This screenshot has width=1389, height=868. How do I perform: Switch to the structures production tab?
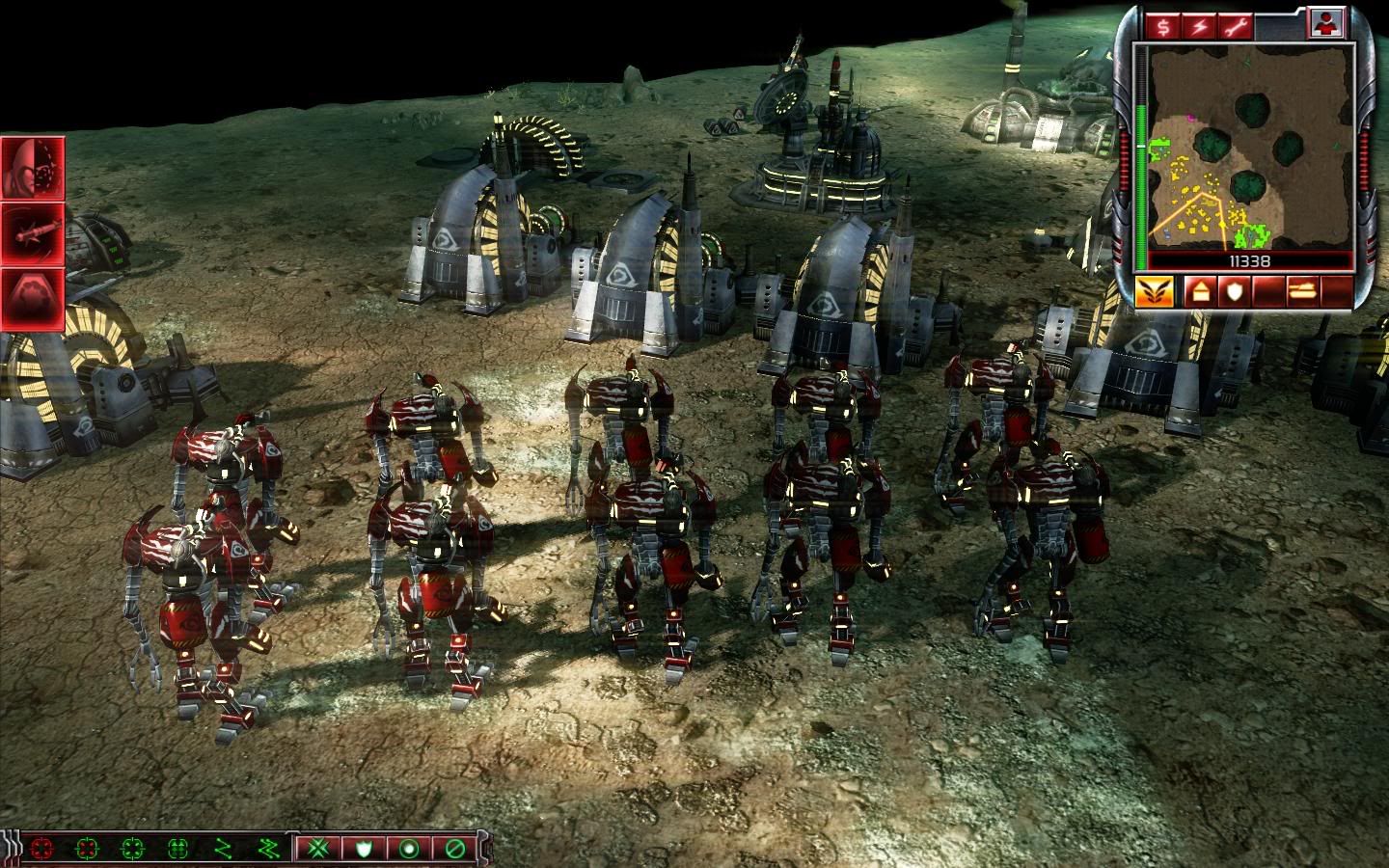click(x=1201, y=290)
